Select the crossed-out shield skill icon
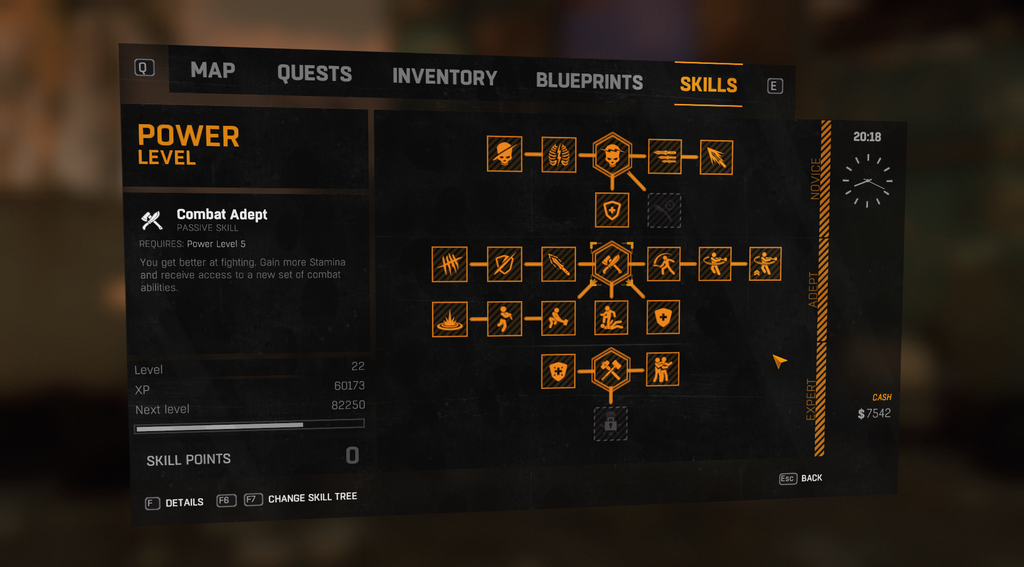 click(x=504, y=264)
